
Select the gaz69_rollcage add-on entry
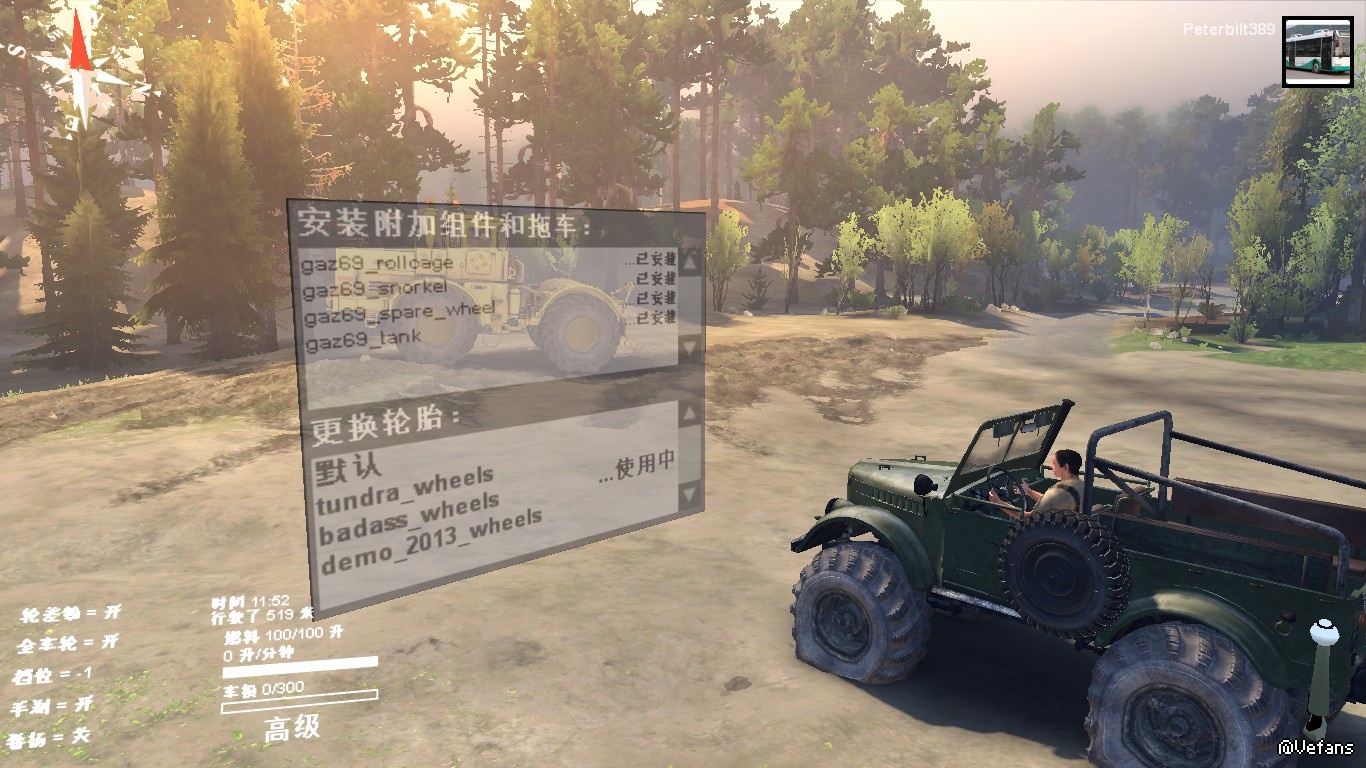coord(378,263)
